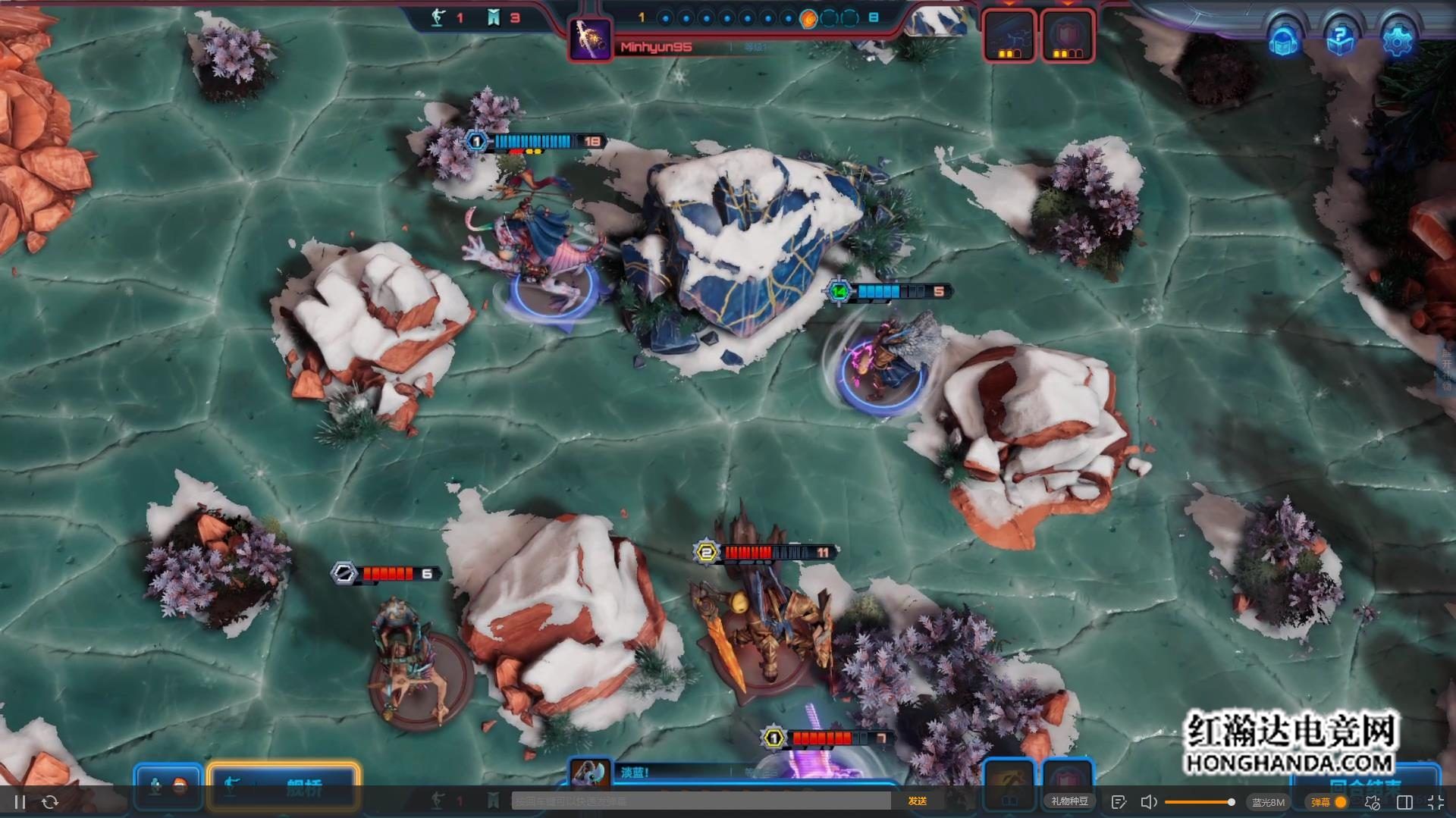Open the 蓝光8M quality selector
This screenshot has height=818, width=1456.
coord(1268,802)
